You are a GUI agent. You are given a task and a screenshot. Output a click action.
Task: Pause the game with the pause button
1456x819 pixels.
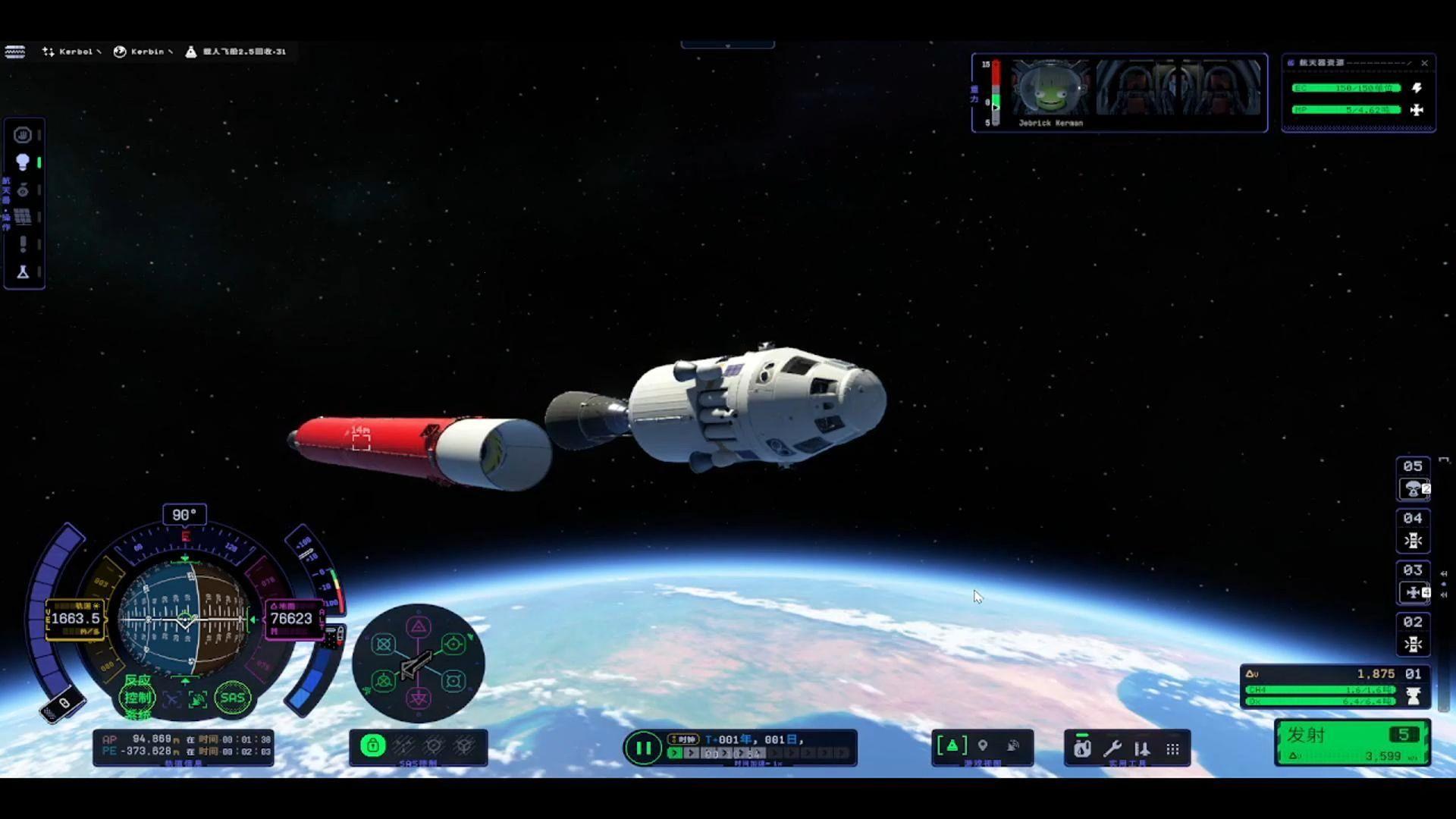point(643,748)
